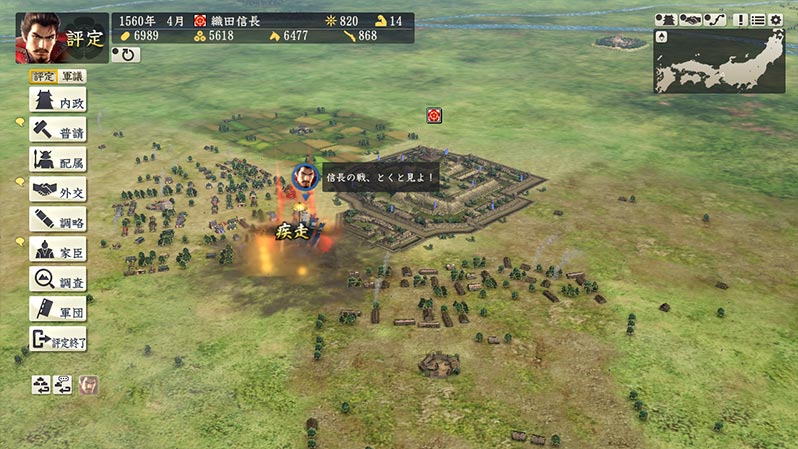Open the 内政 domestic affairs menu
Image resolution: width=798 pixels, height=449 pixels.
[57, 101]
